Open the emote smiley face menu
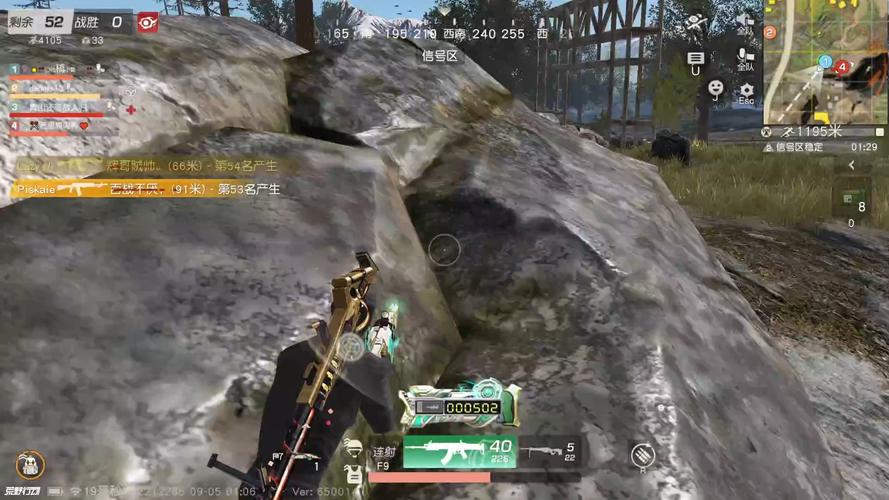This screenshot has width=889, height=500. click(x=716, y=90)
